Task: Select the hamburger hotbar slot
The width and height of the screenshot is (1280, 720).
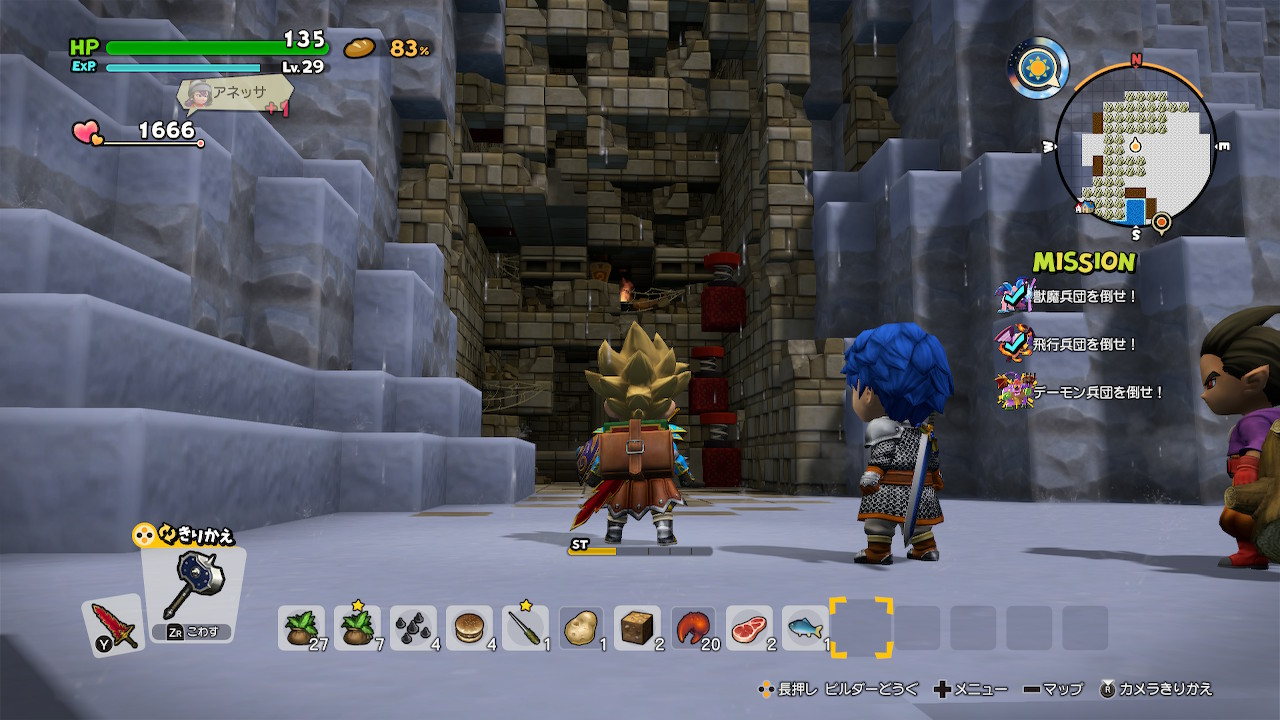Action: pos(469,628)
